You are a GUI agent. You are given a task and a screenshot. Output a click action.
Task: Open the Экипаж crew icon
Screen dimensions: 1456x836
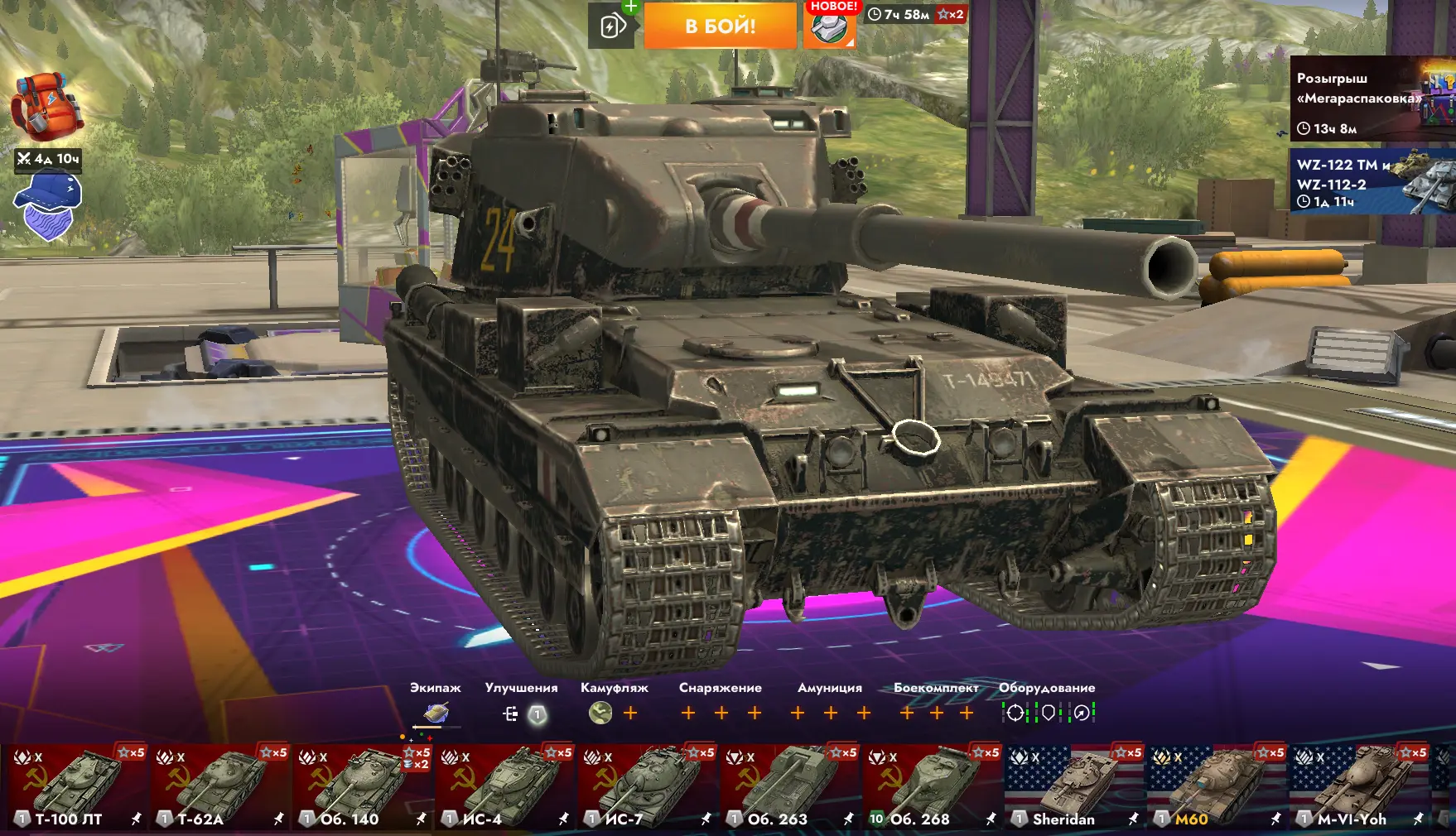436,713
